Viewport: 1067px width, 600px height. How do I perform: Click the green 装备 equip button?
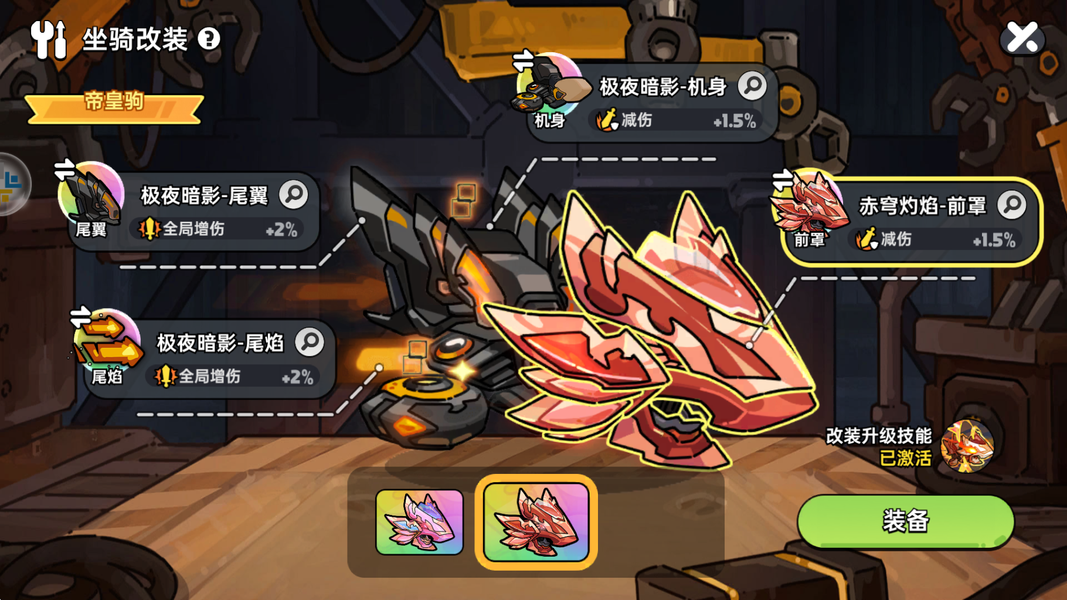(x=905, y=521)
